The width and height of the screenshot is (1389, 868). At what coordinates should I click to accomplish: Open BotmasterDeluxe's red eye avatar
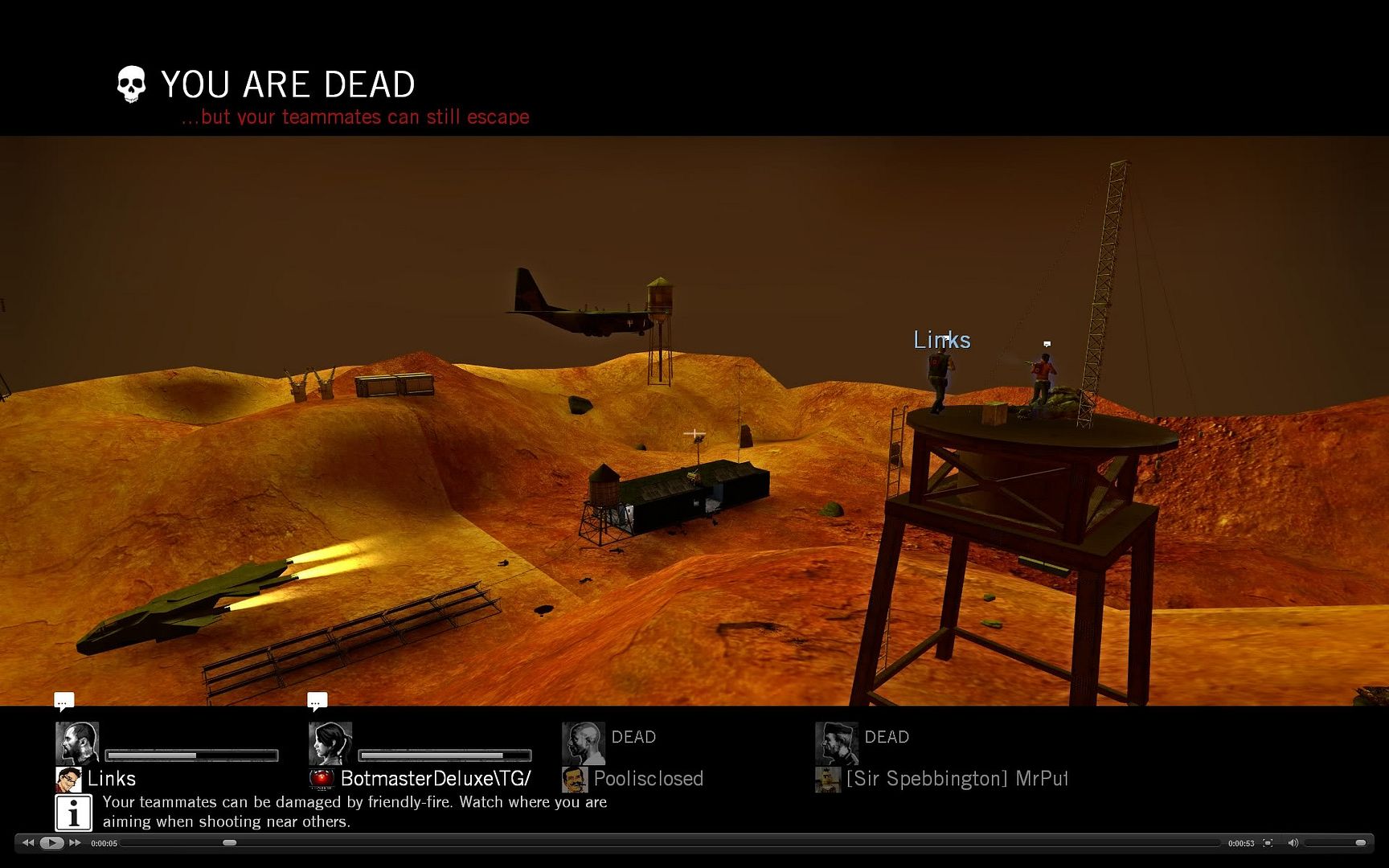(x=322, y=779)
